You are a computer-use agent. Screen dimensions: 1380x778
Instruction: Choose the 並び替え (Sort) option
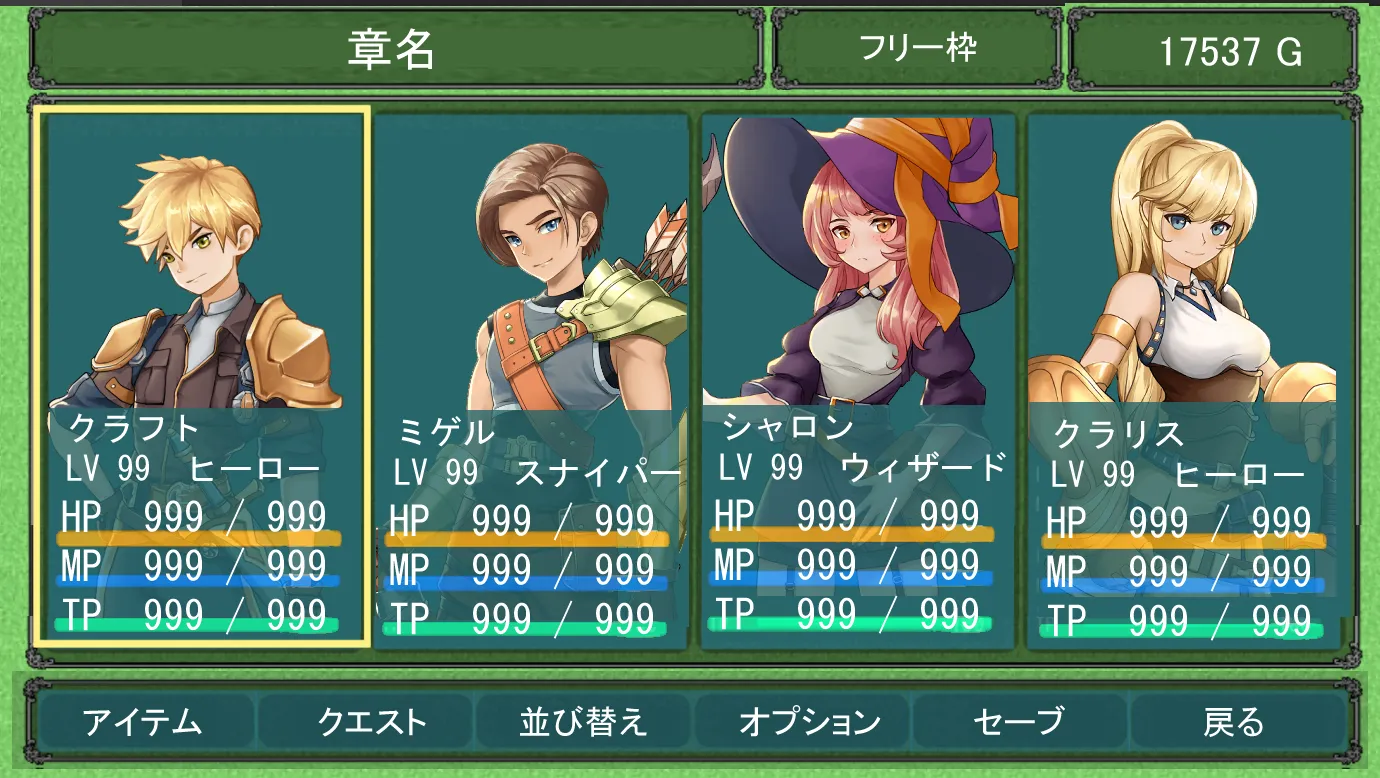point(583,721)
